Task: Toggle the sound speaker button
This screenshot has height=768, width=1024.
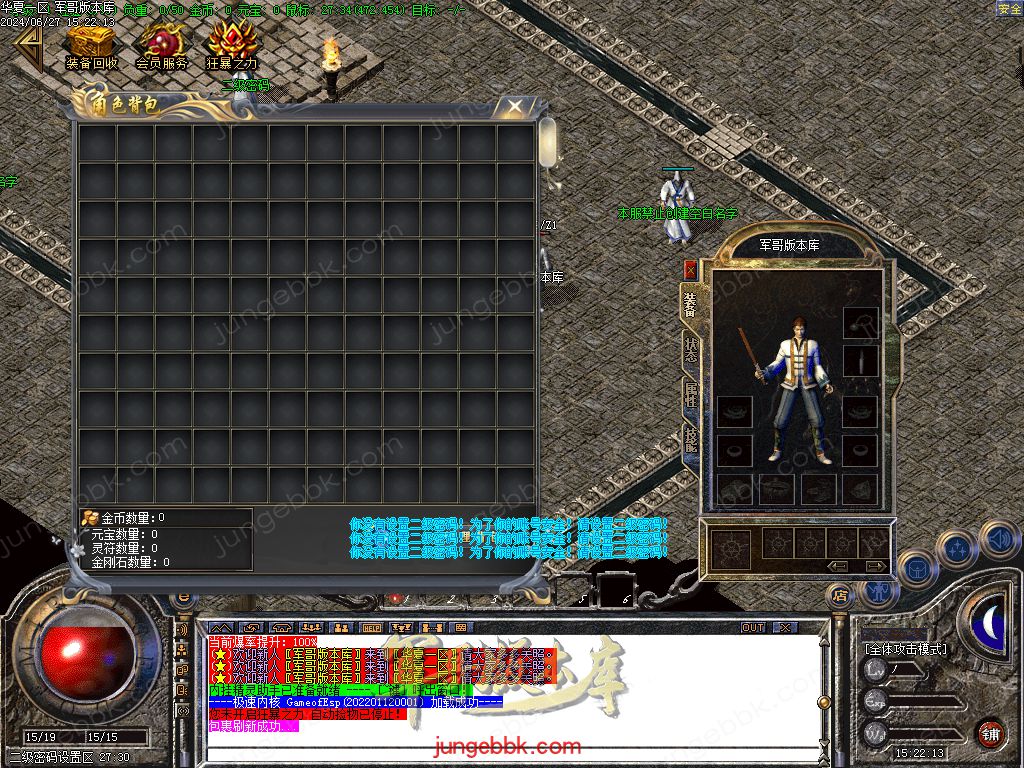Action: [x=997, y=539]
